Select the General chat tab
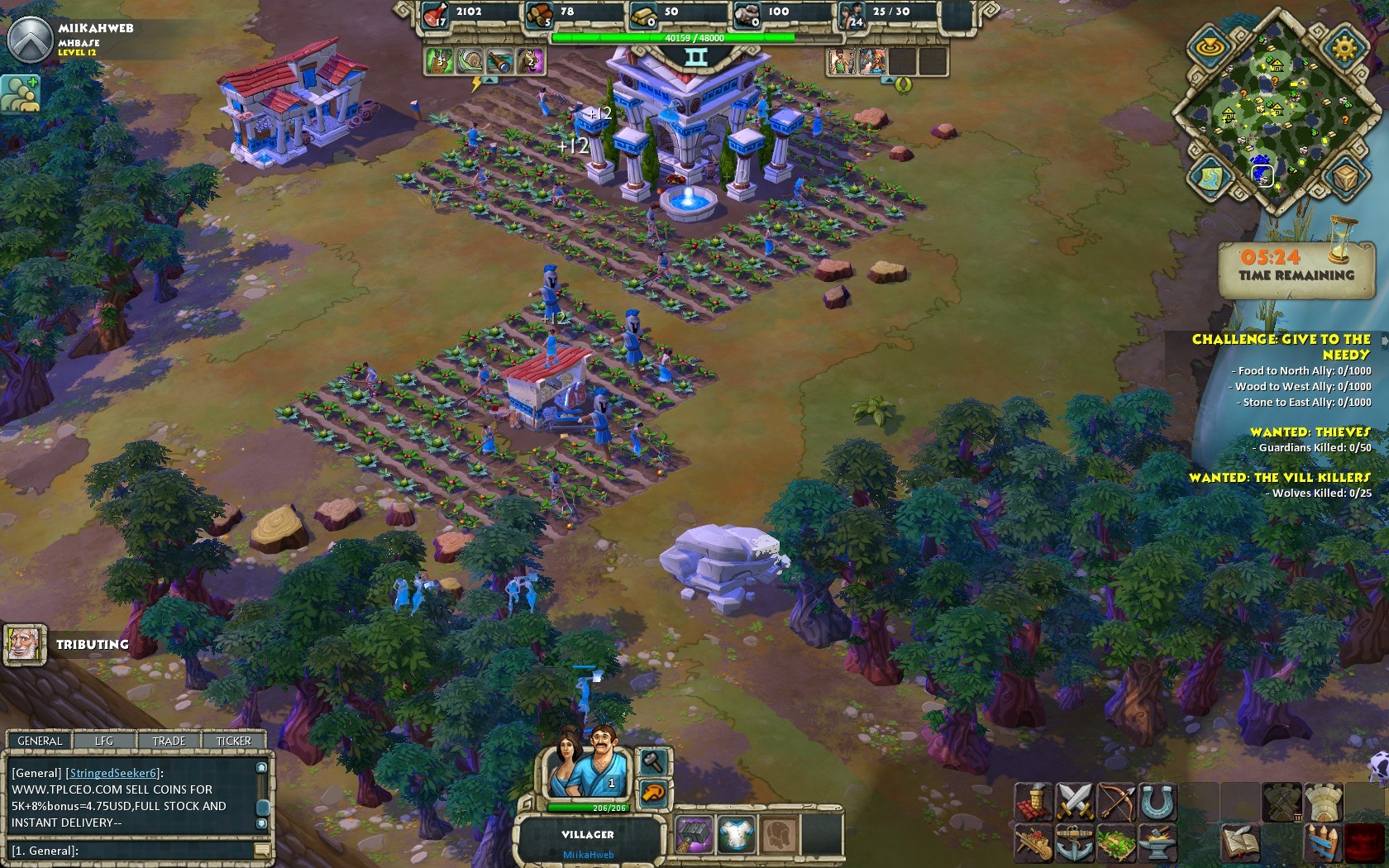 click(x=40, y=741)
